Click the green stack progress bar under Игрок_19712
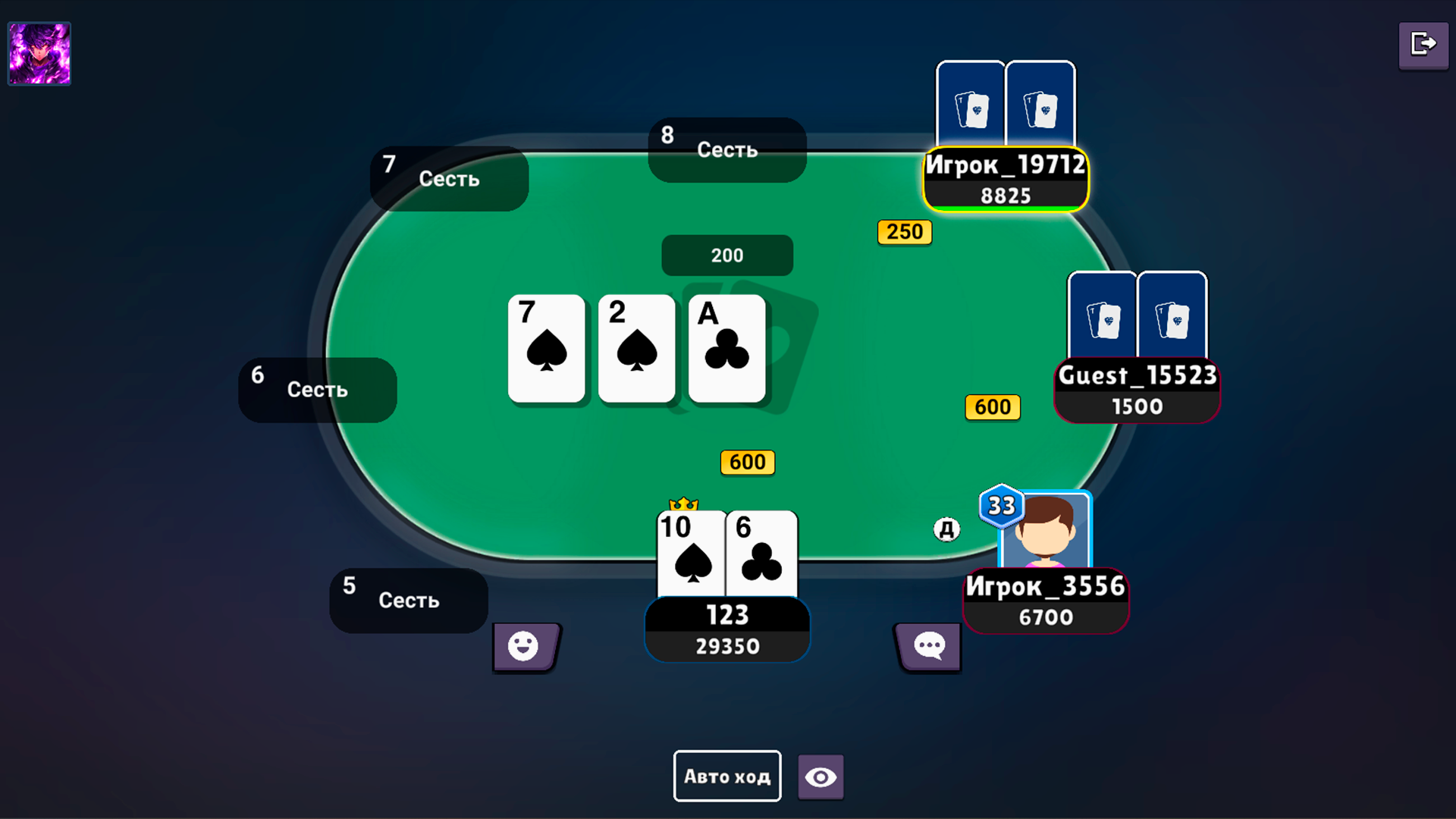The image size is (1456, 819). 1005,208
